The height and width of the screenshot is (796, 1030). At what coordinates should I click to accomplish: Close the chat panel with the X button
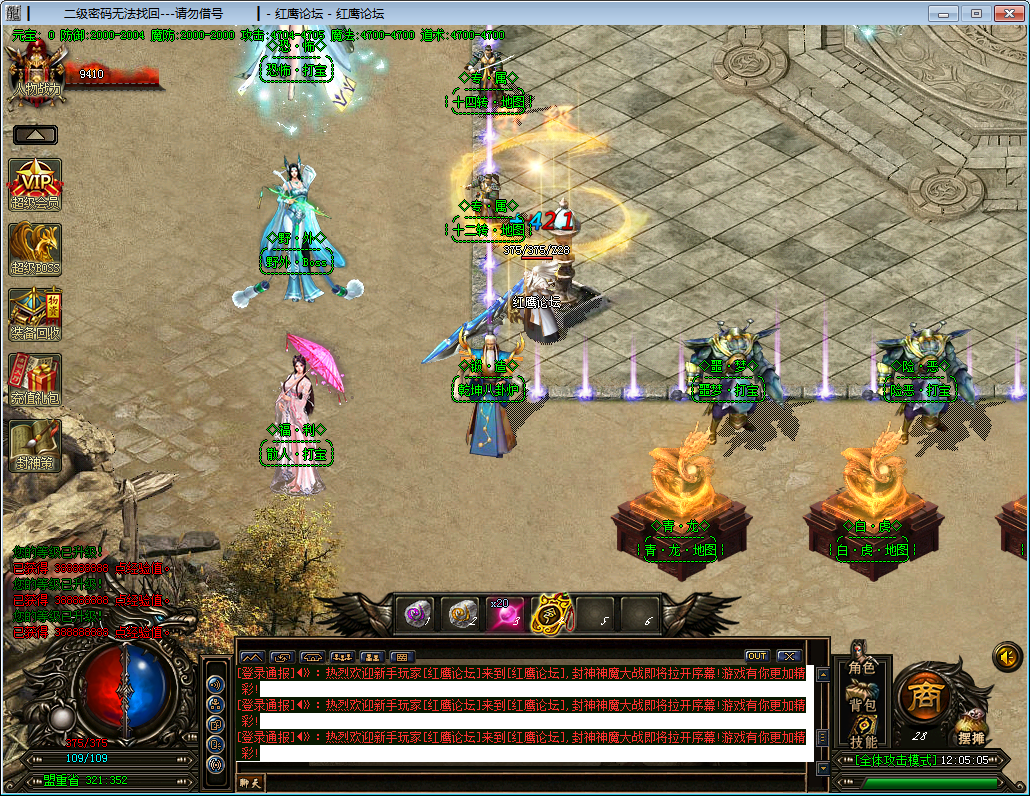[789, 656]
